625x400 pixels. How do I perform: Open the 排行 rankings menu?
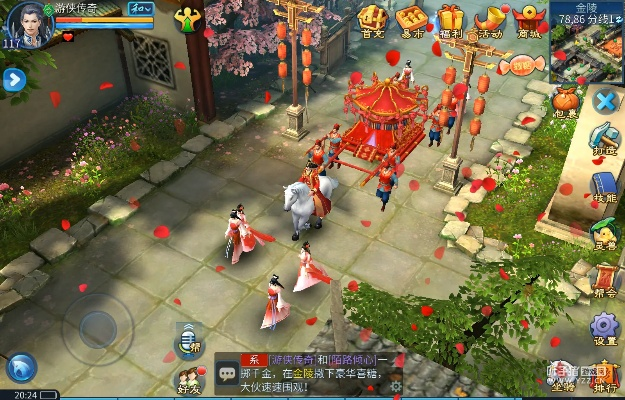(x=604, y=375)
